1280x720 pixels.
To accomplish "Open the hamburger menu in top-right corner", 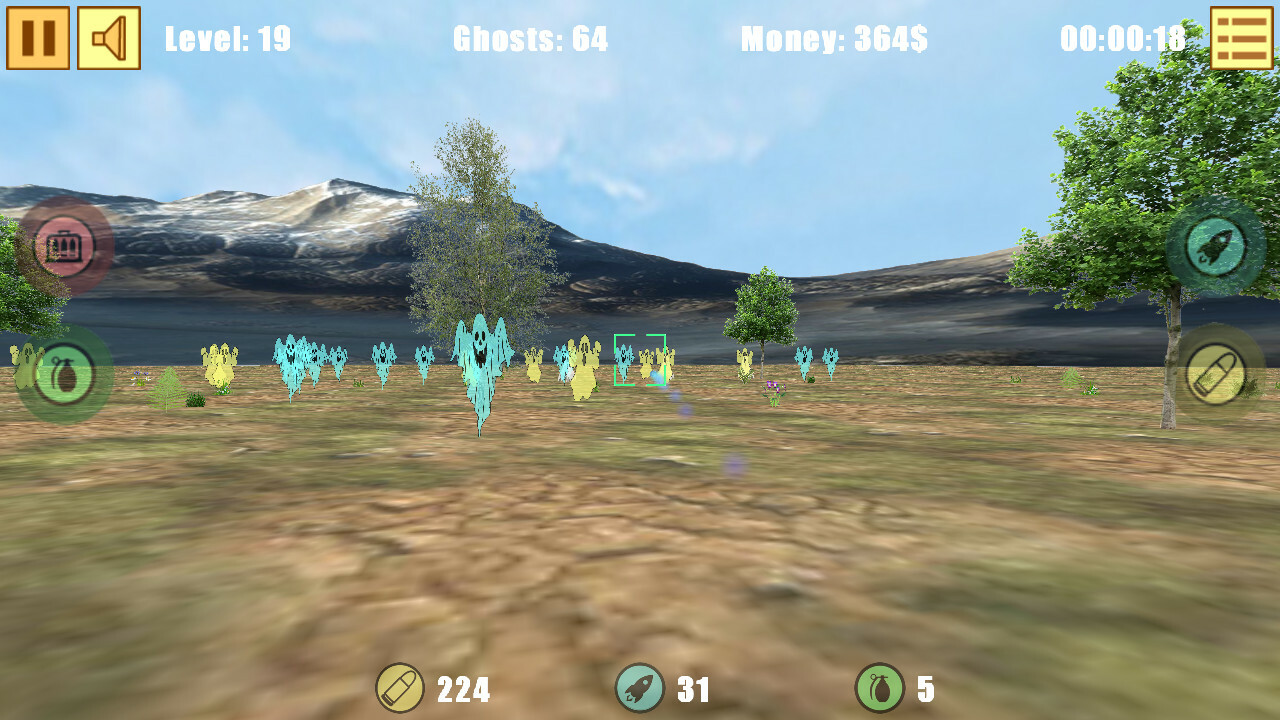I will point(1243,35).
